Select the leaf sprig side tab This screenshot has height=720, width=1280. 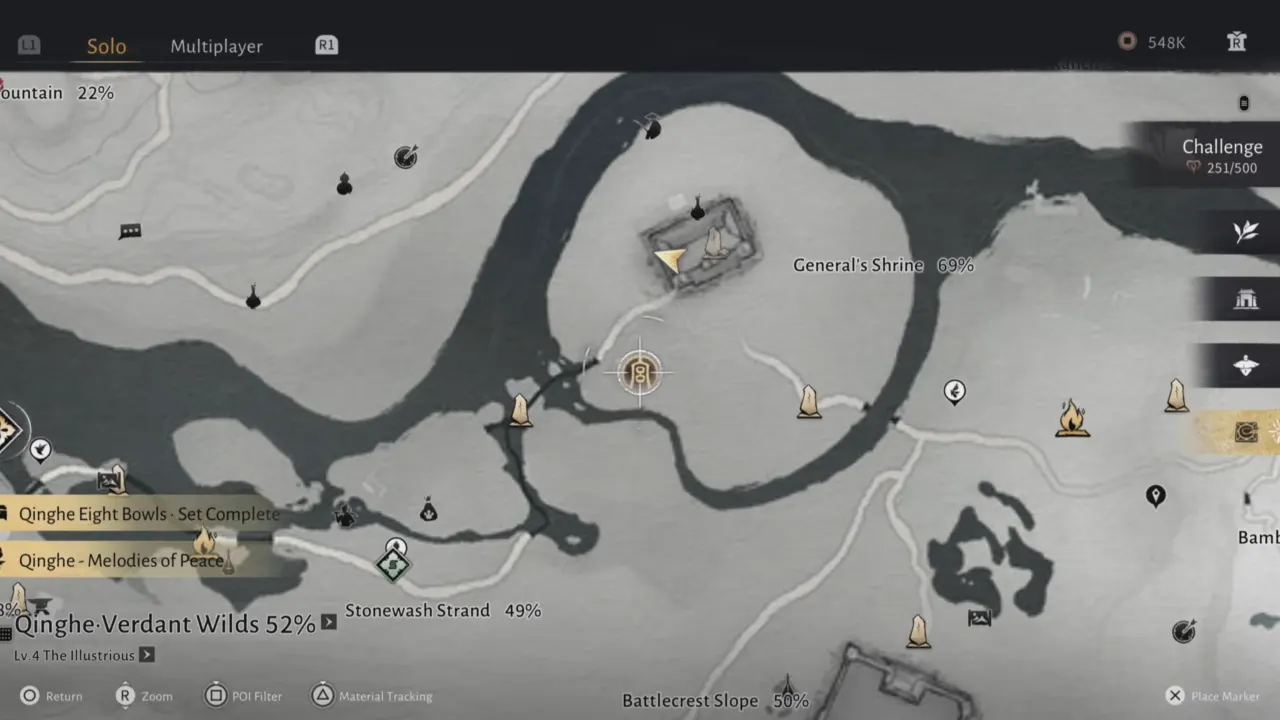click(1245, 232)
